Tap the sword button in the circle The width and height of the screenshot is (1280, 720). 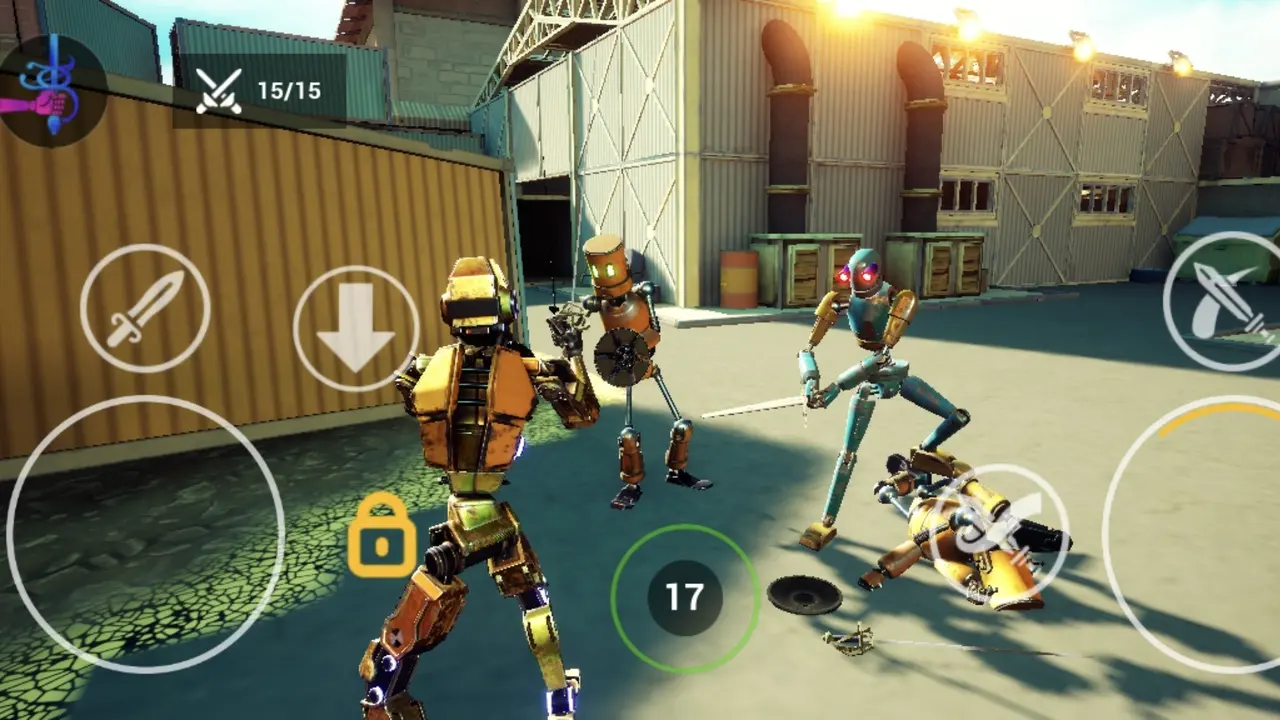145,308
